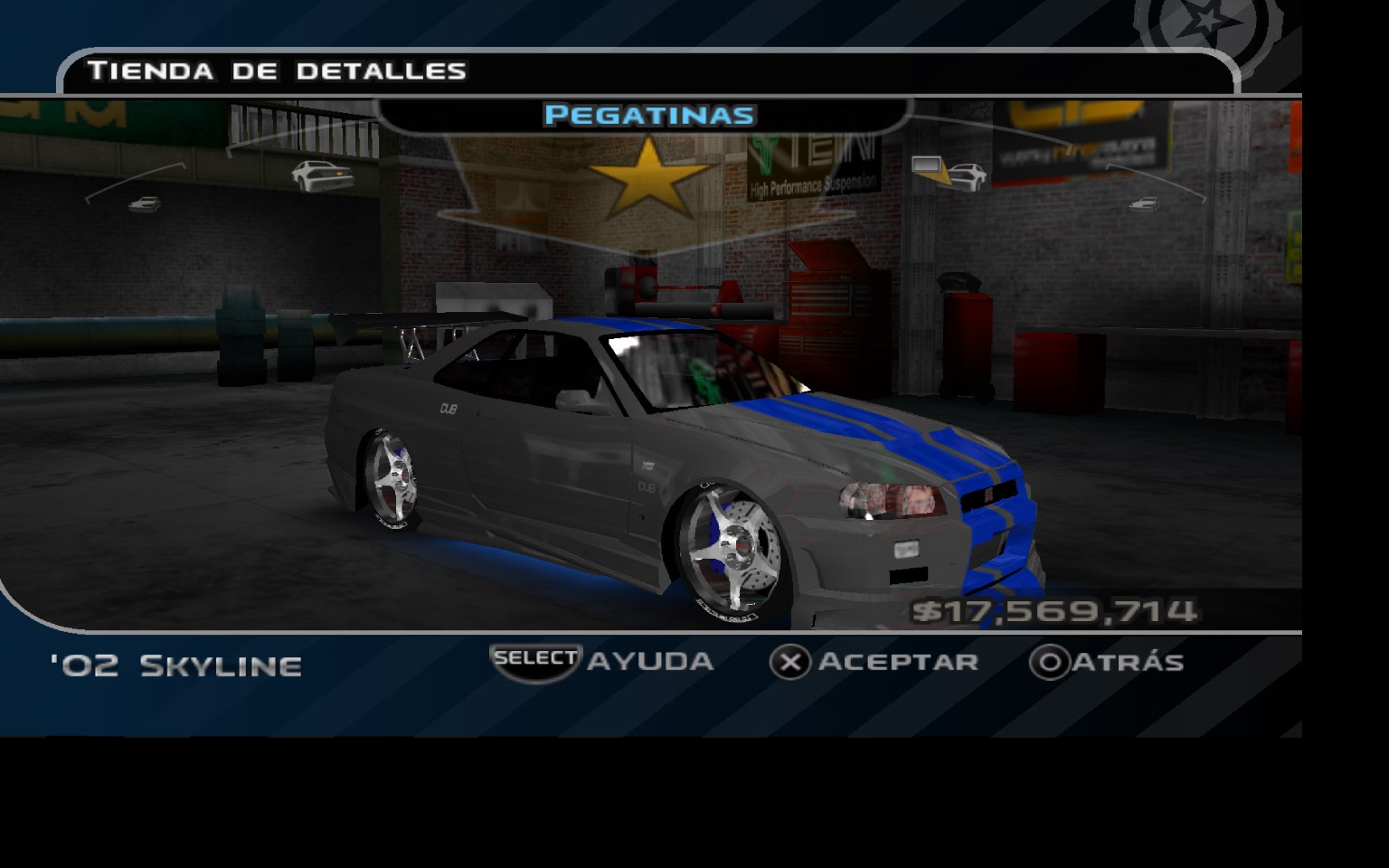Viewport: 1389px width, 868px height.
Task: Click the Tienda de detalles title bar
Action: click(x=276, y=71)
